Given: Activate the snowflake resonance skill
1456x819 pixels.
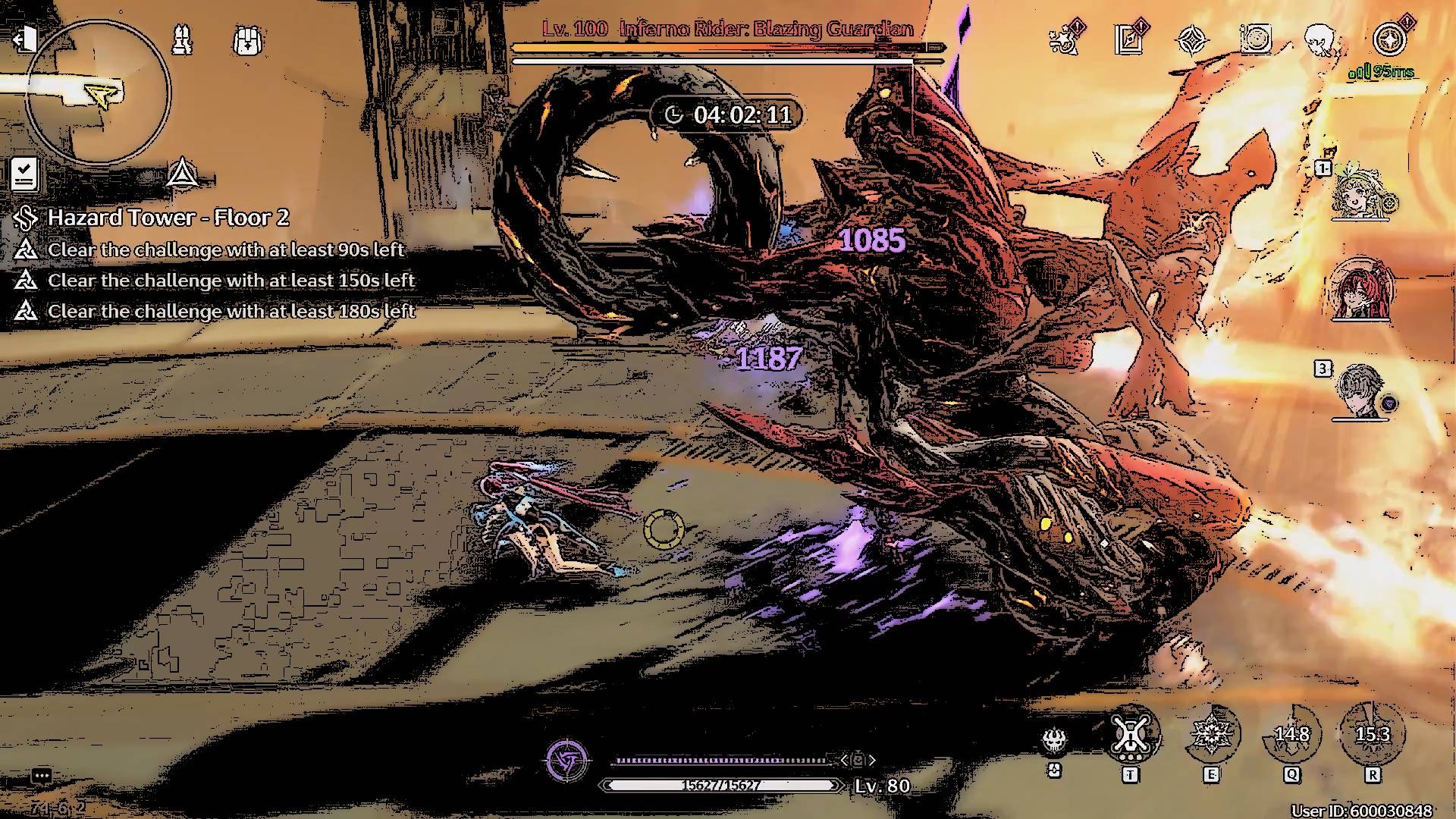Looking at the screenshot, I should click(x=1211, y=734).
